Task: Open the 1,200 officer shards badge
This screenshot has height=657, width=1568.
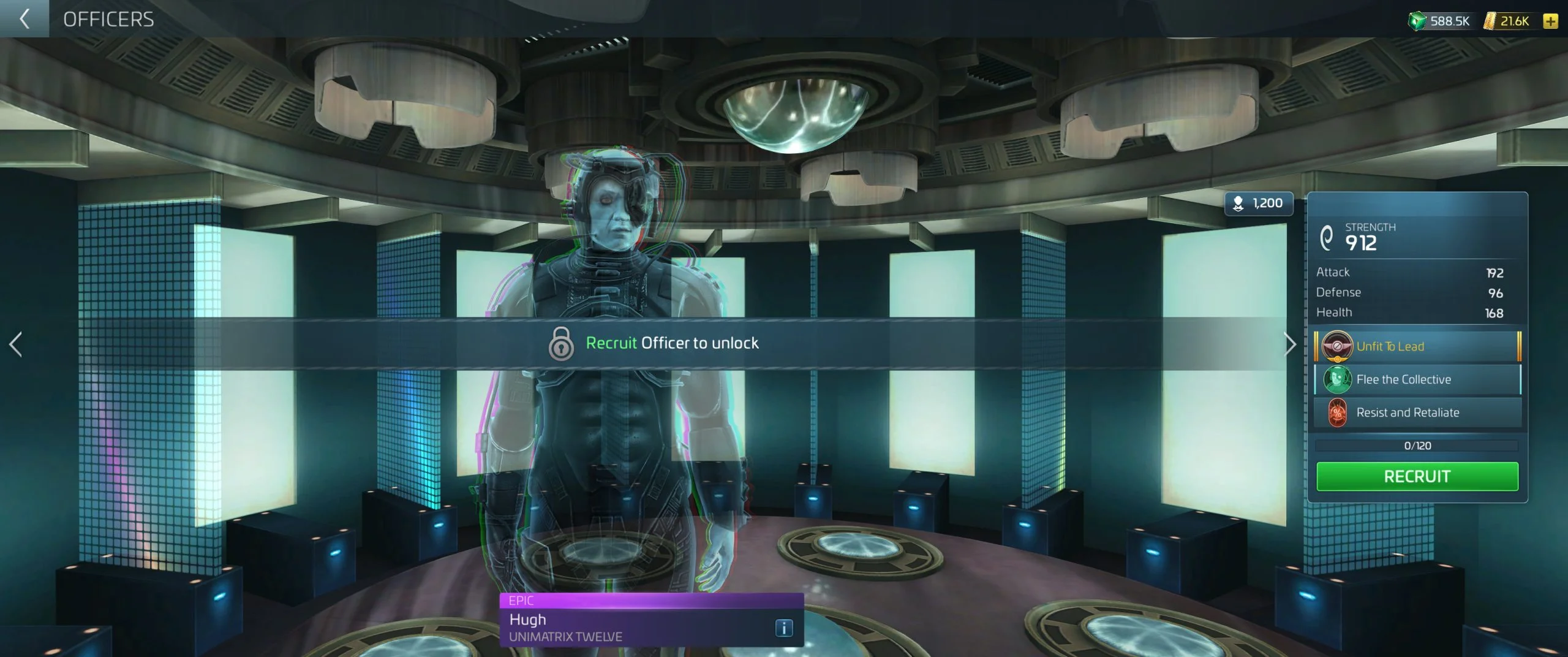Action: (1259, 203)
